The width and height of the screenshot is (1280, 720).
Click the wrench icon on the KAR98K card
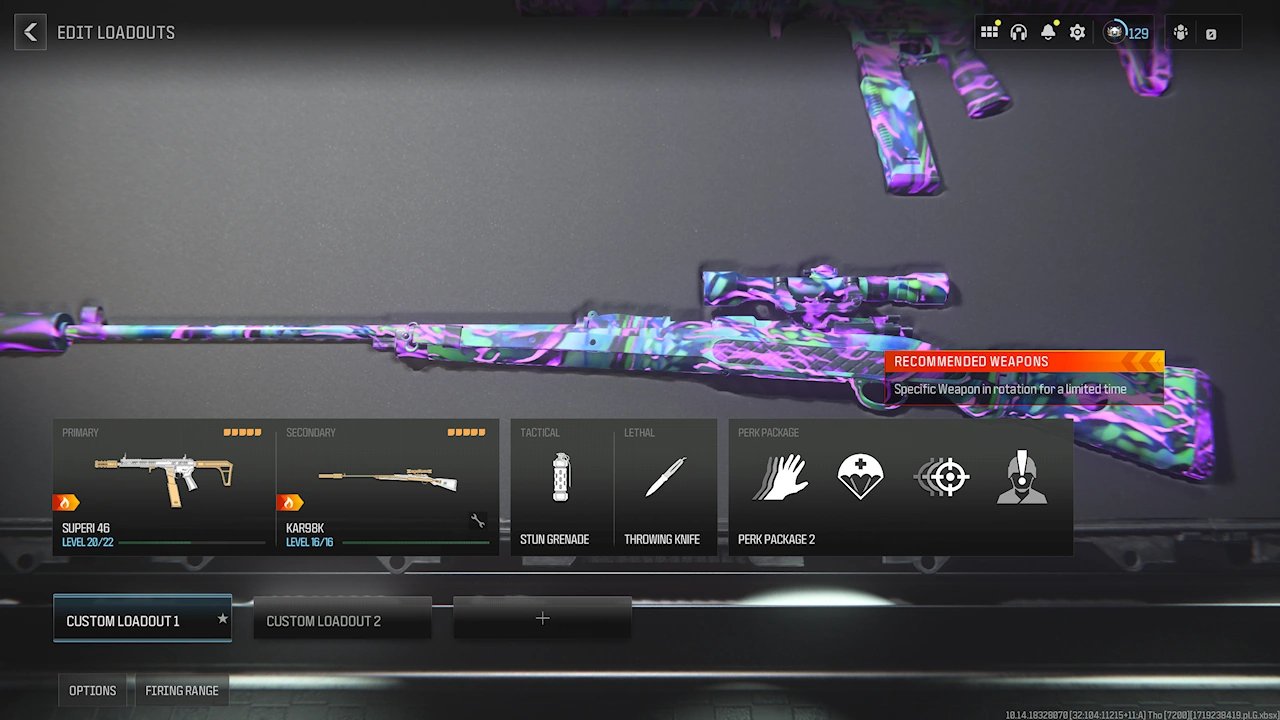(x=478, y=520)
